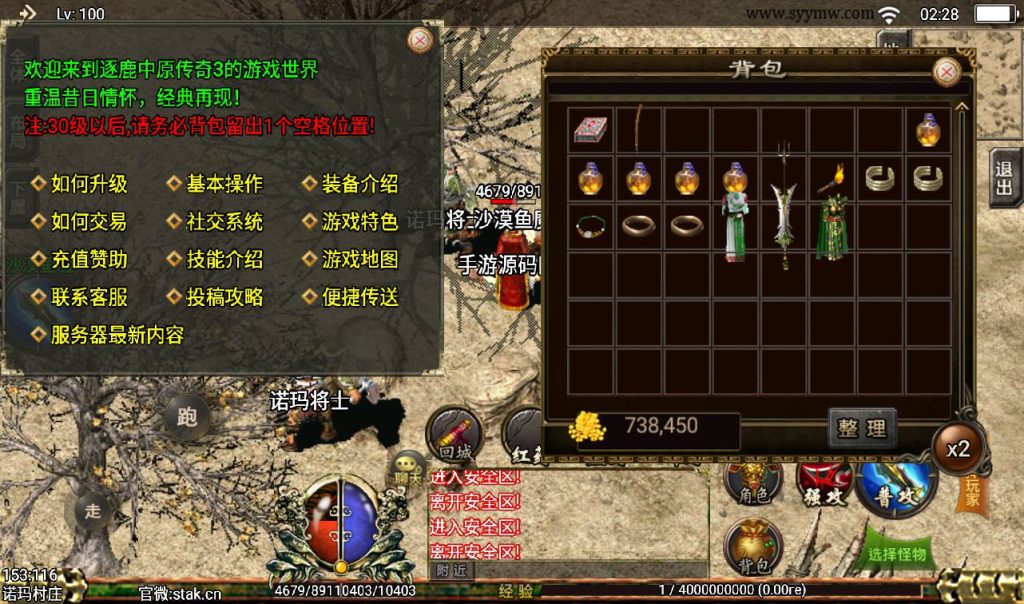Toggle the x2 speed button

coord(958,448)
